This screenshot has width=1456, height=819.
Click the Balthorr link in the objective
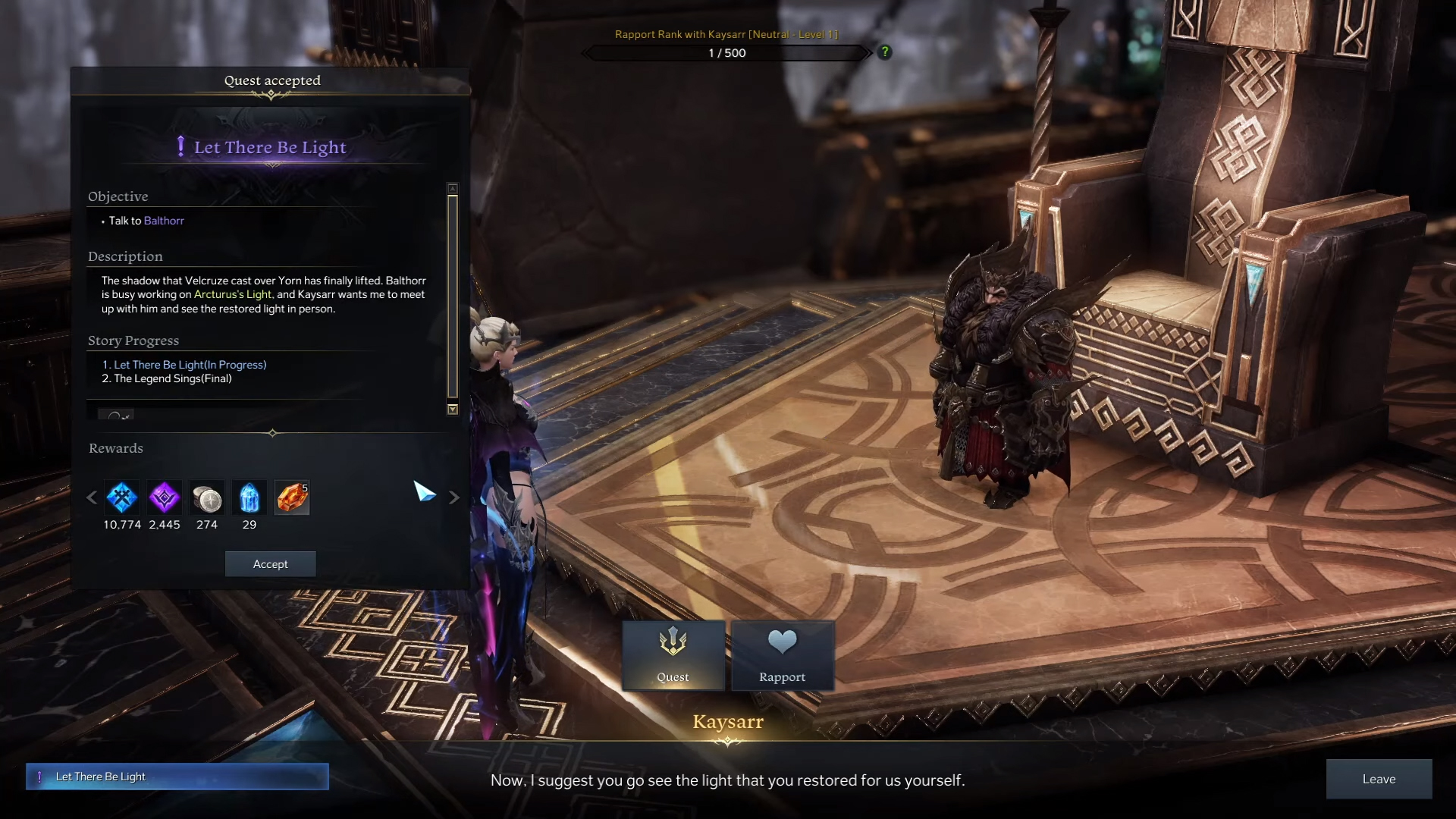164,221
